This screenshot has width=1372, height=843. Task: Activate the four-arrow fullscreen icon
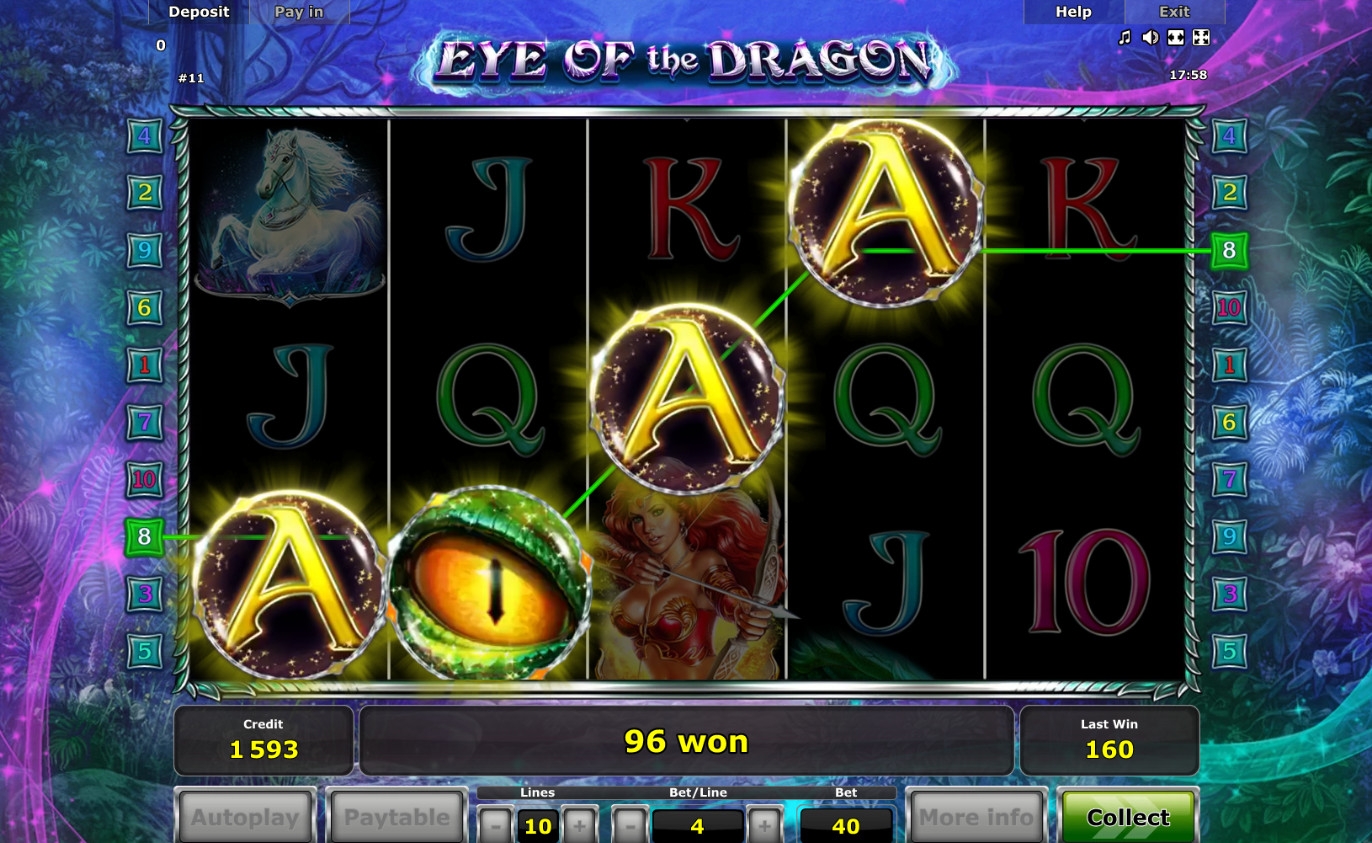coord(1202,38)
